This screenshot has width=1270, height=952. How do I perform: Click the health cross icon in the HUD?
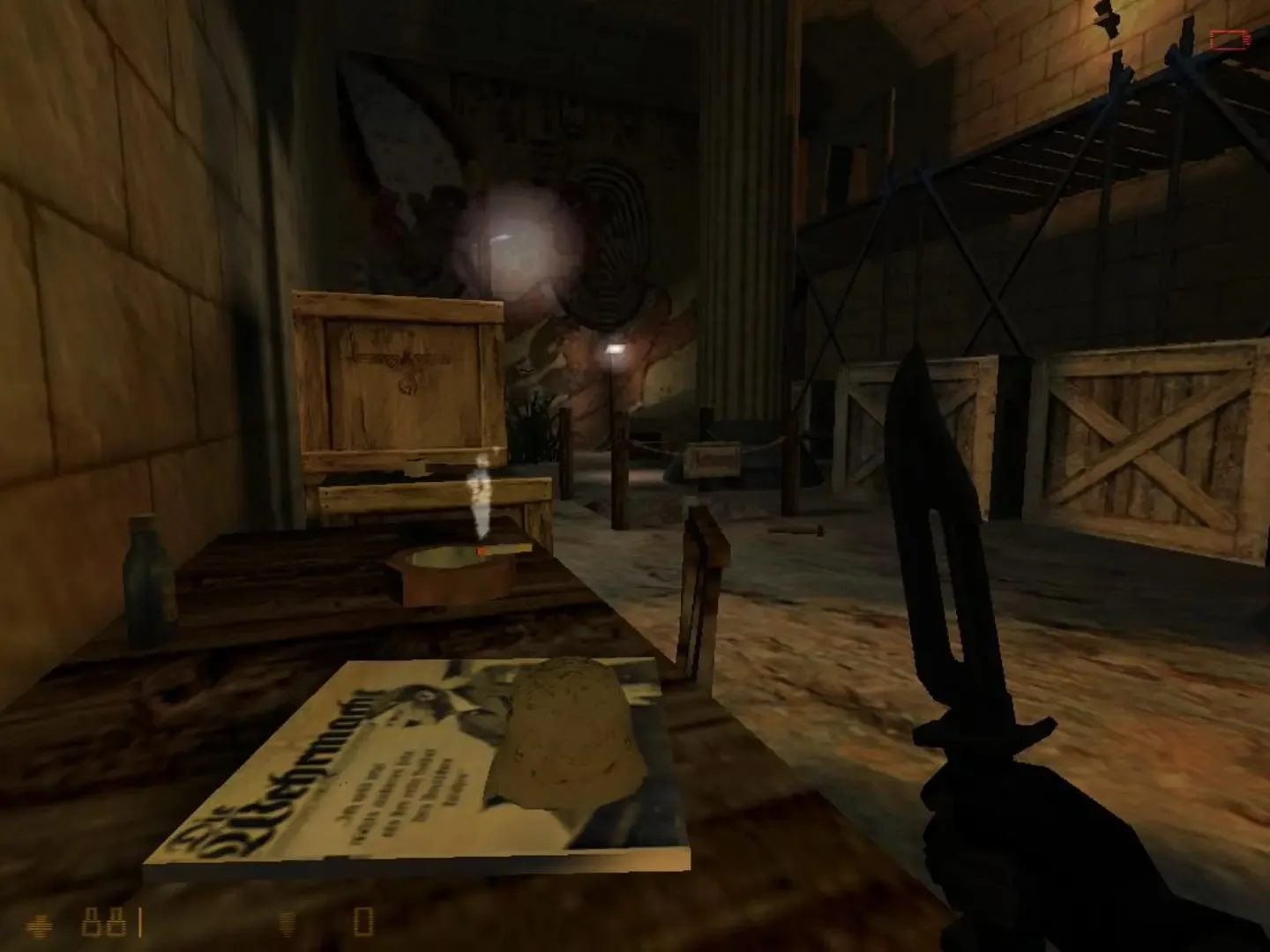click(x=40, y=926)
